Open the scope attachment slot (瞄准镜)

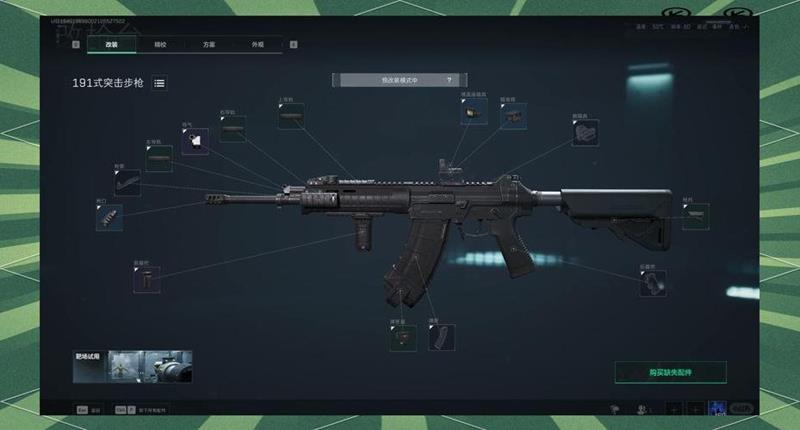pos(513,114)
